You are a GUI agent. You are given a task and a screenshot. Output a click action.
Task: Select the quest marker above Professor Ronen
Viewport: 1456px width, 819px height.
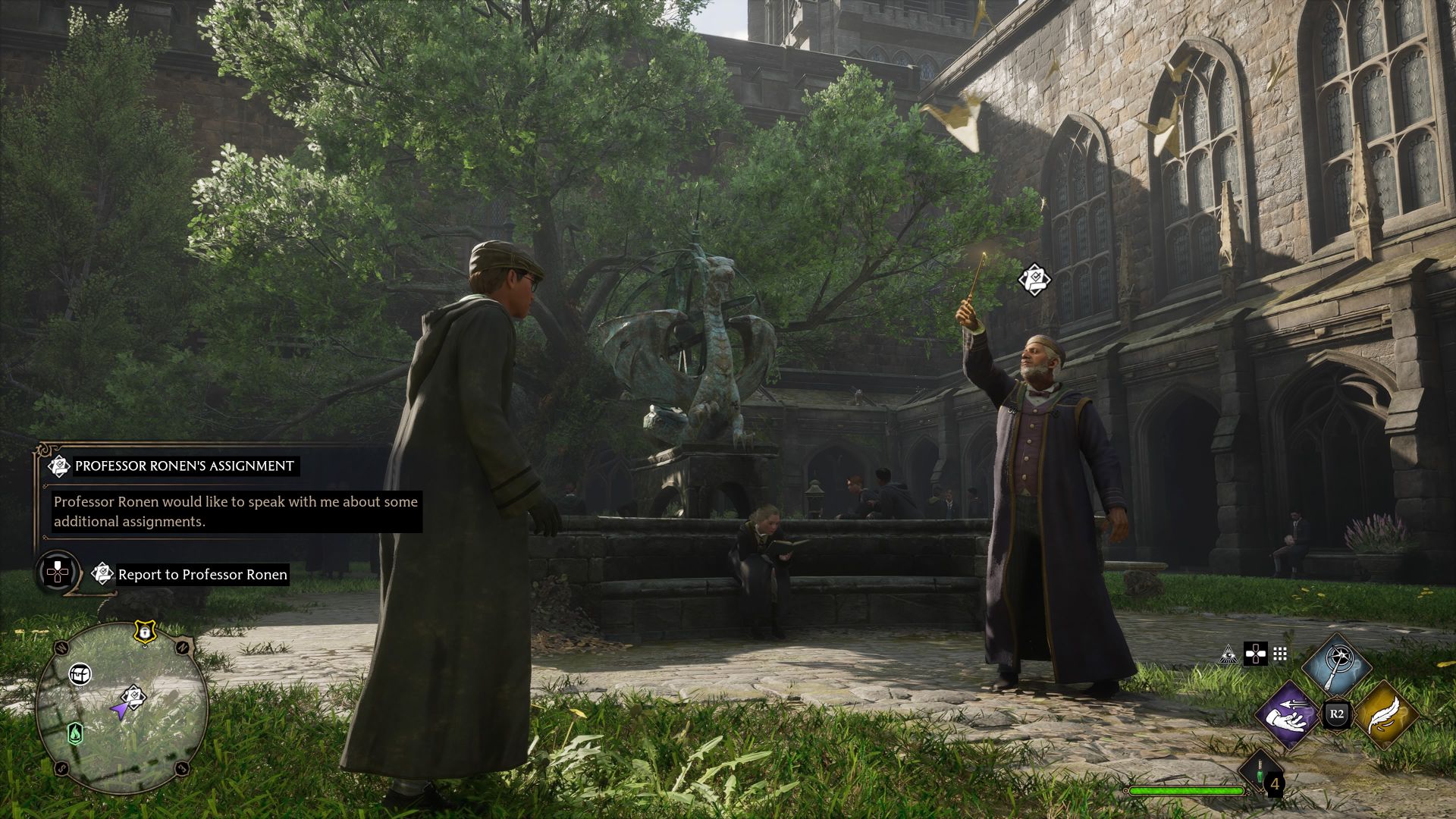[x=1034, y=279]
